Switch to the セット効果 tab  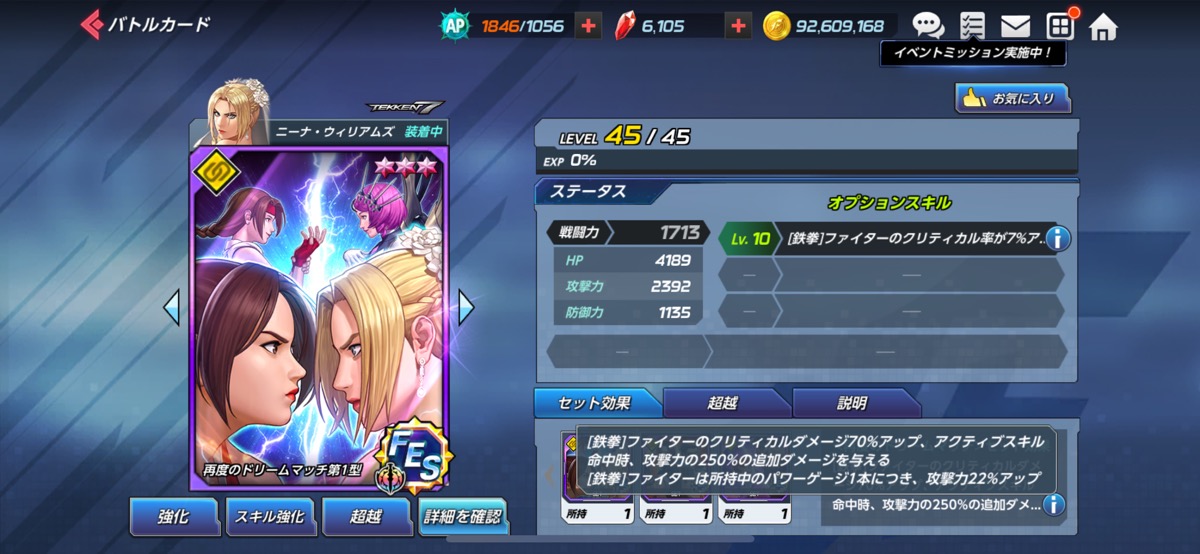pos(596,403)
